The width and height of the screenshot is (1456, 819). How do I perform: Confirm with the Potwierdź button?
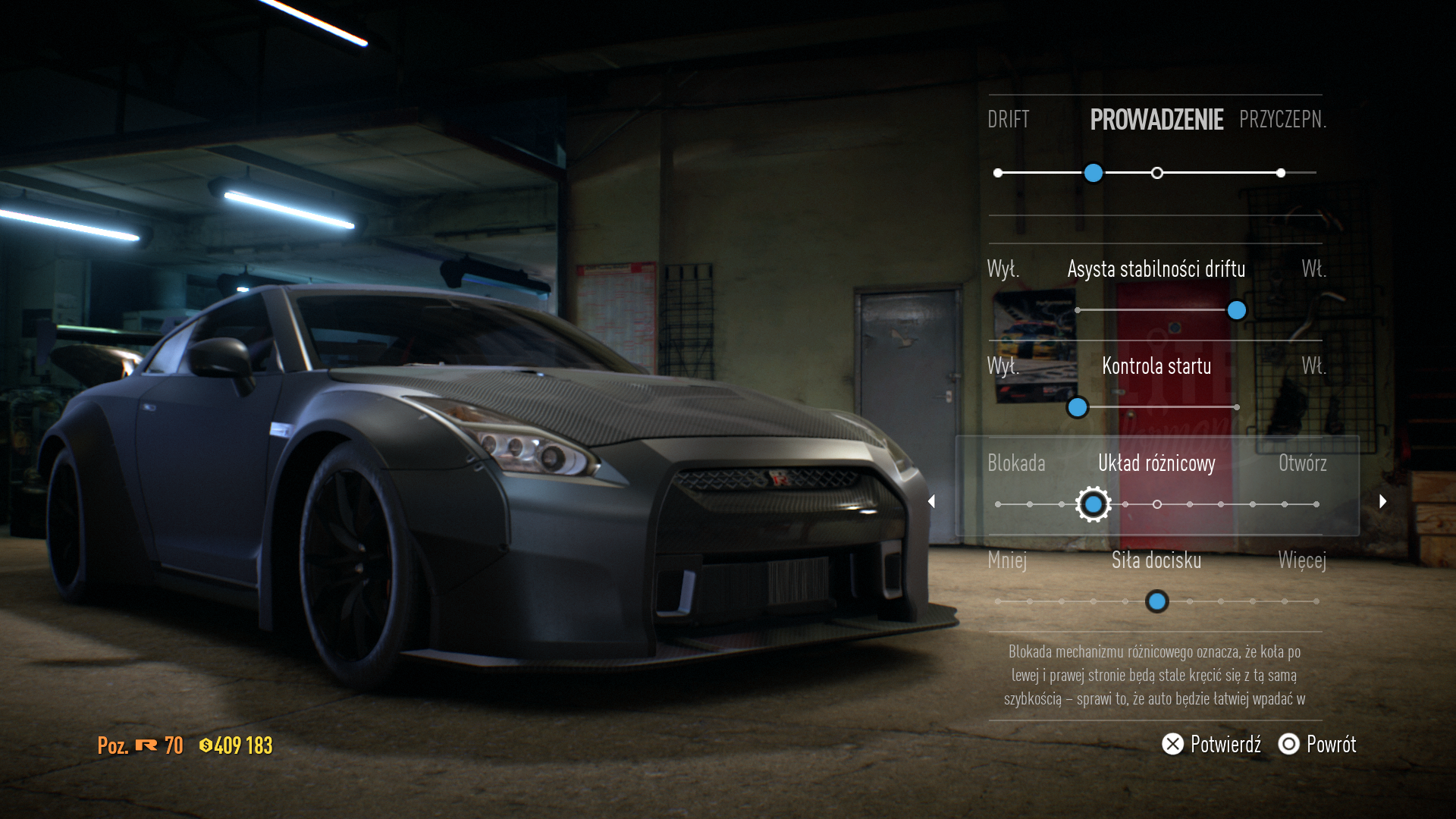[1211, 744]
